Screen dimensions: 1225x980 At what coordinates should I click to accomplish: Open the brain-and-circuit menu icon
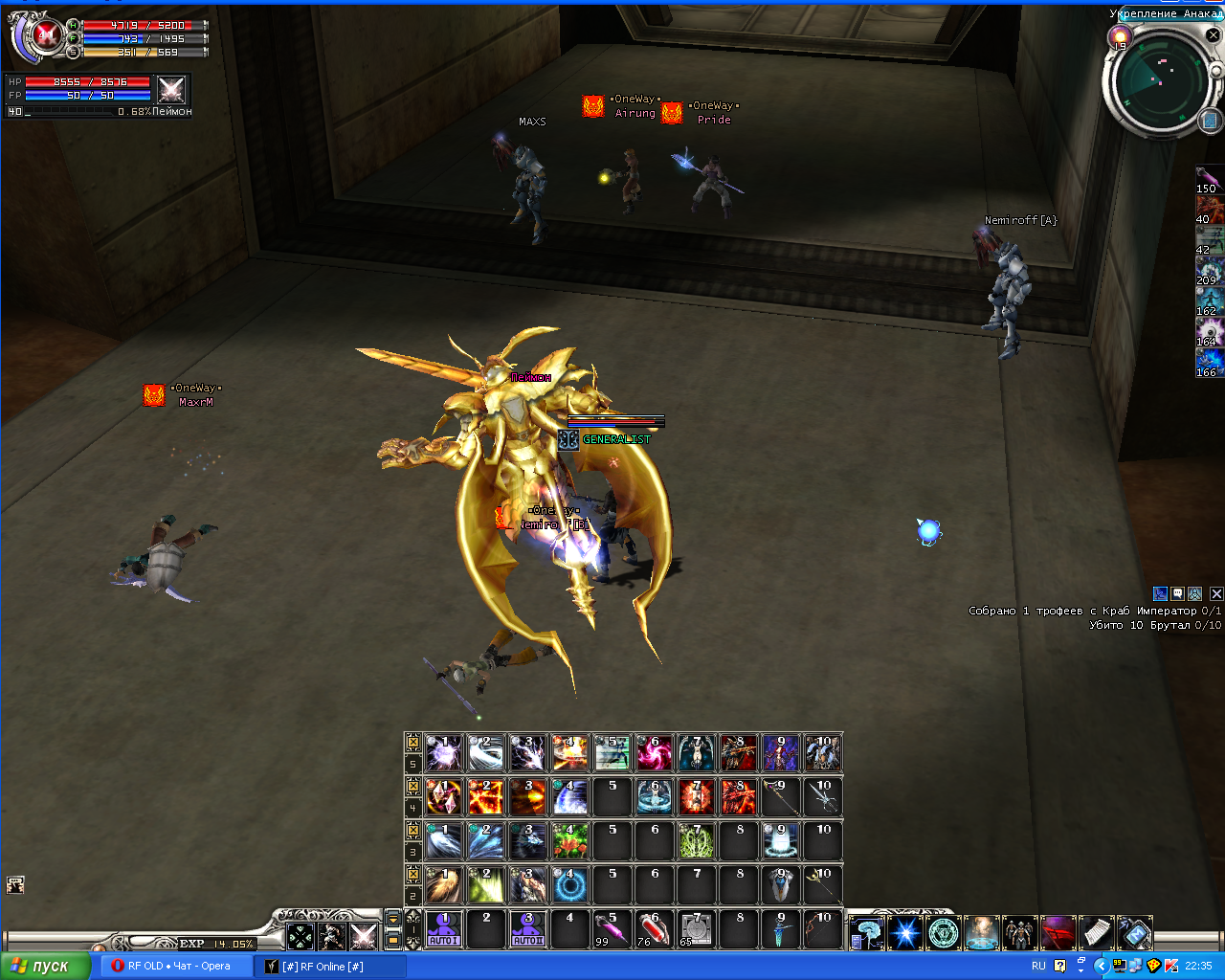[866, 932]
